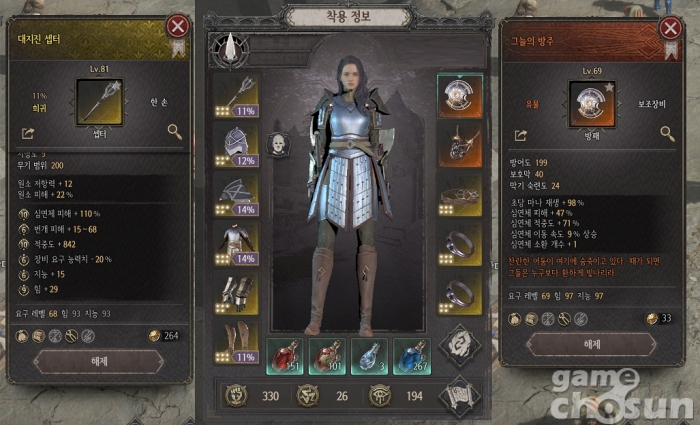Close the shield details panel
The image size is (700, 425).
[x=671, y=27]
